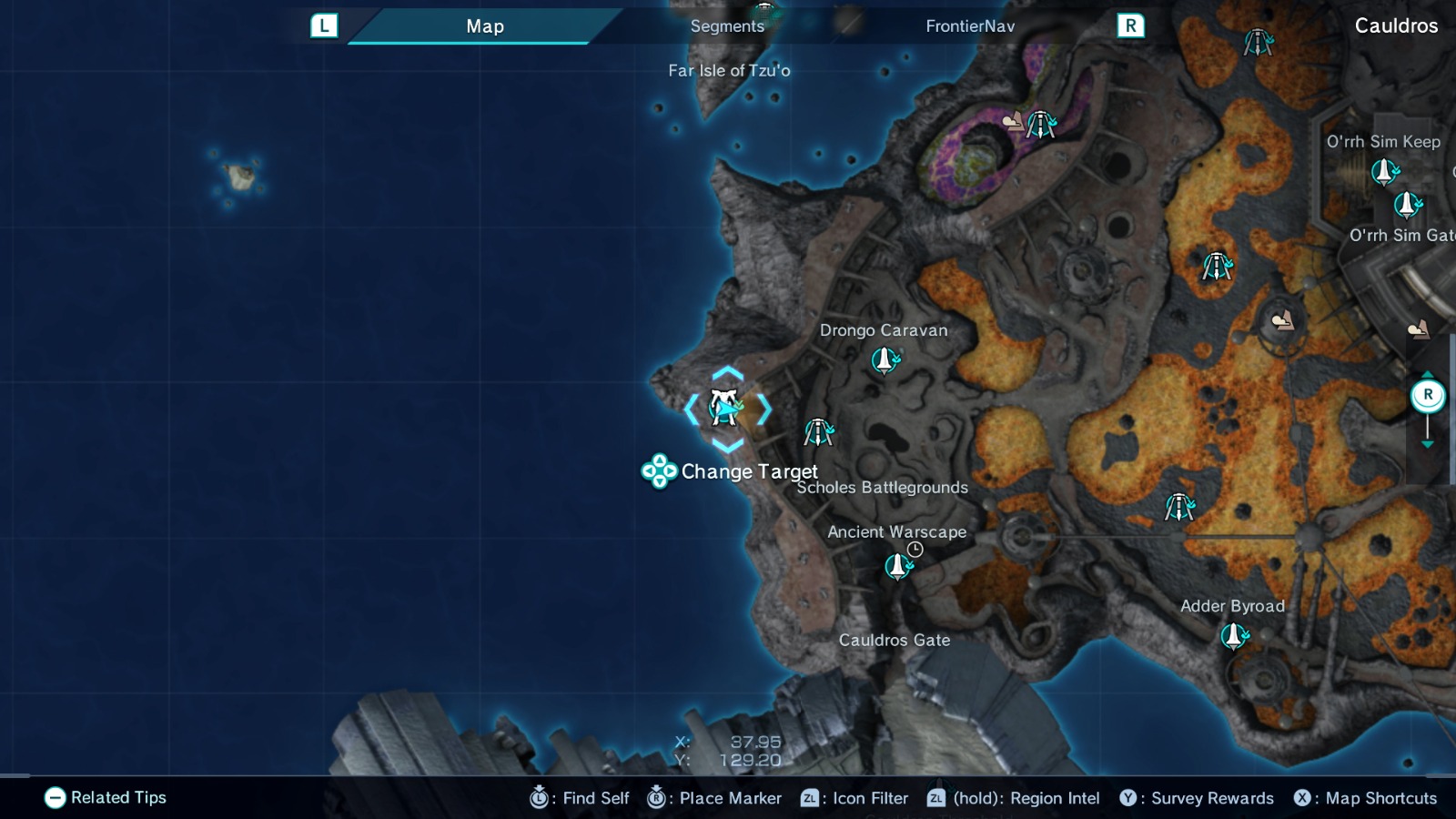Image resolution: width=1456 pixels, height=819 pixels.
Task: Click the O'rrh Sim Keep travel point icon
Action: [x=1382, y=169]
